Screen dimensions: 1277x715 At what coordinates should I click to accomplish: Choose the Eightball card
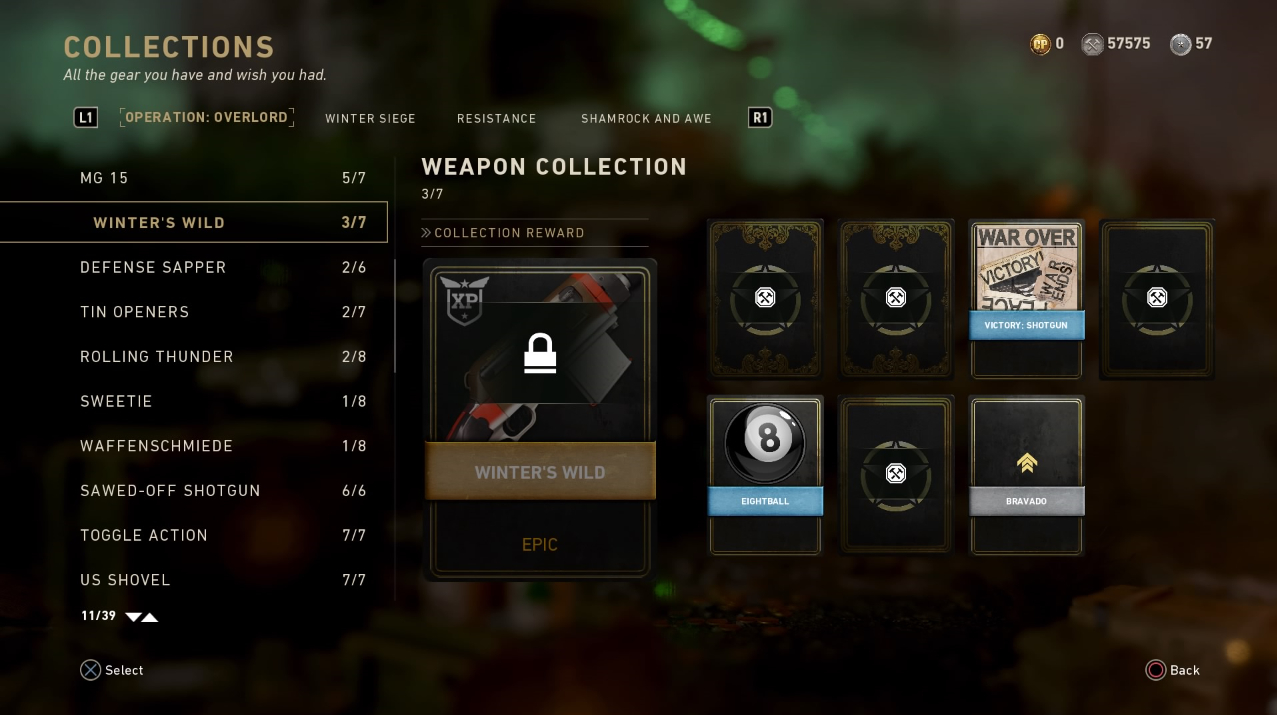(765, 474)
